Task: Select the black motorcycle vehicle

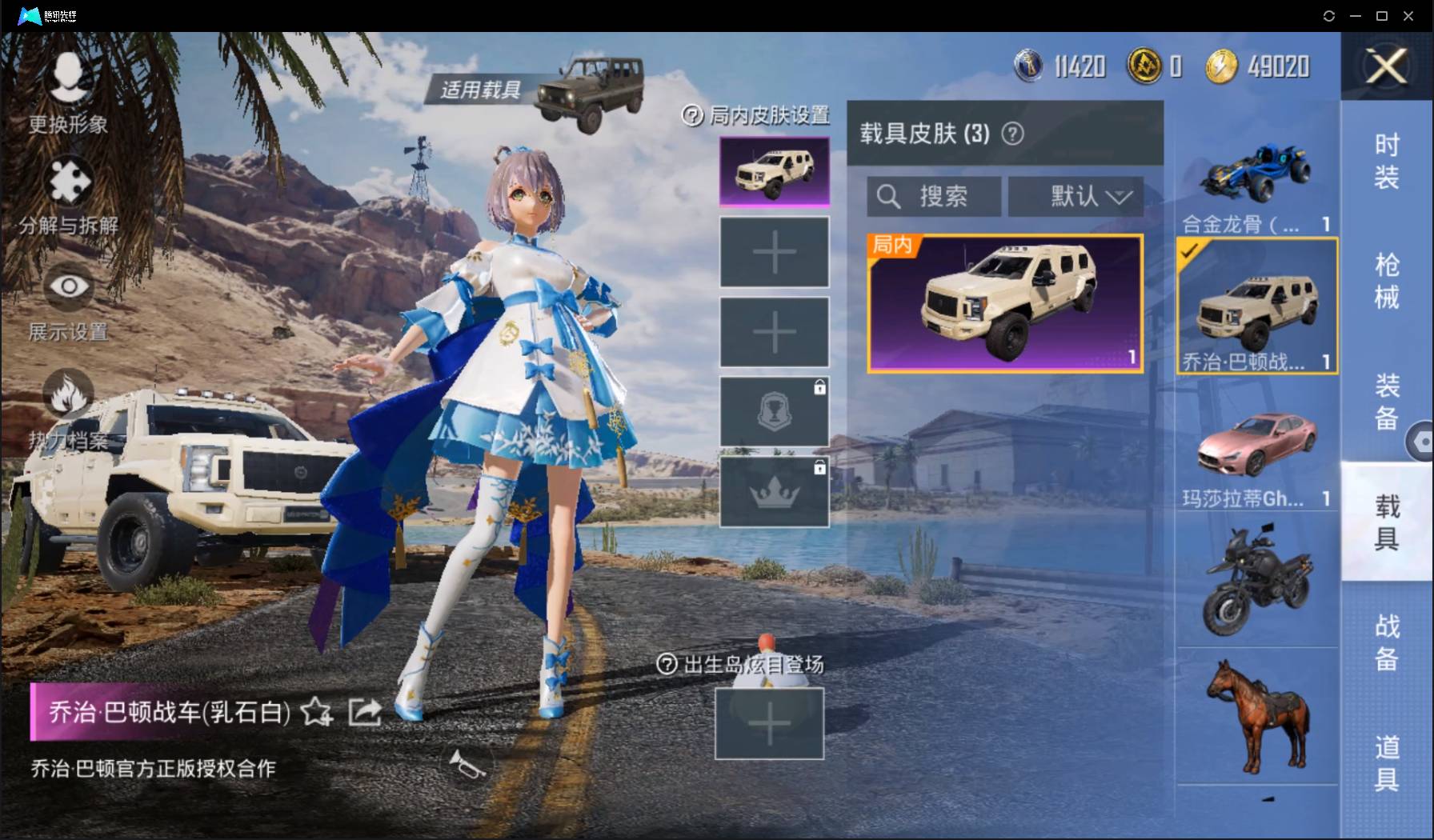Action: (x=1256, y=580)
